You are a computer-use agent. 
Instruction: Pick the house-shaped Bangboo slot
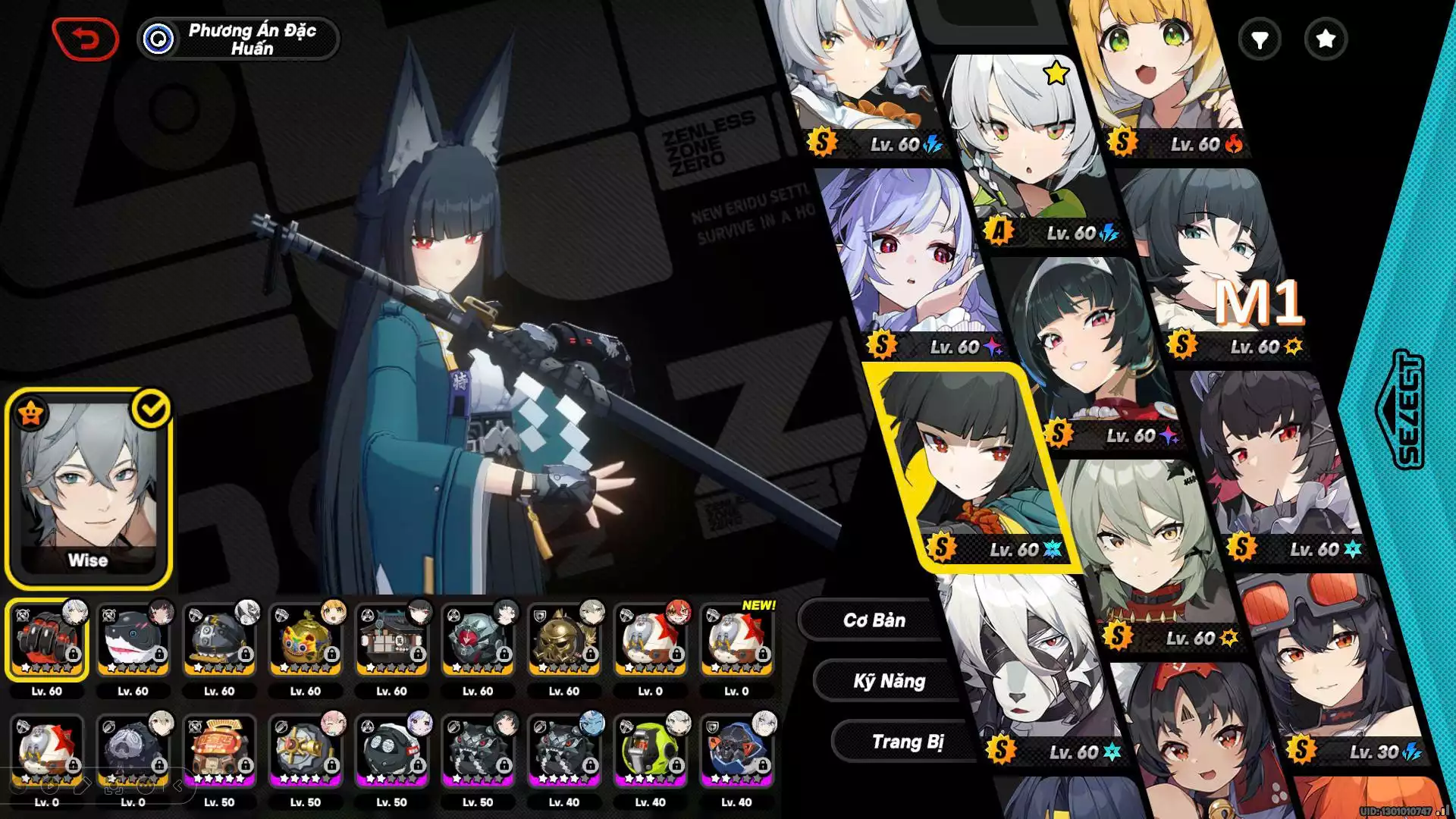[x=391, y=641]
